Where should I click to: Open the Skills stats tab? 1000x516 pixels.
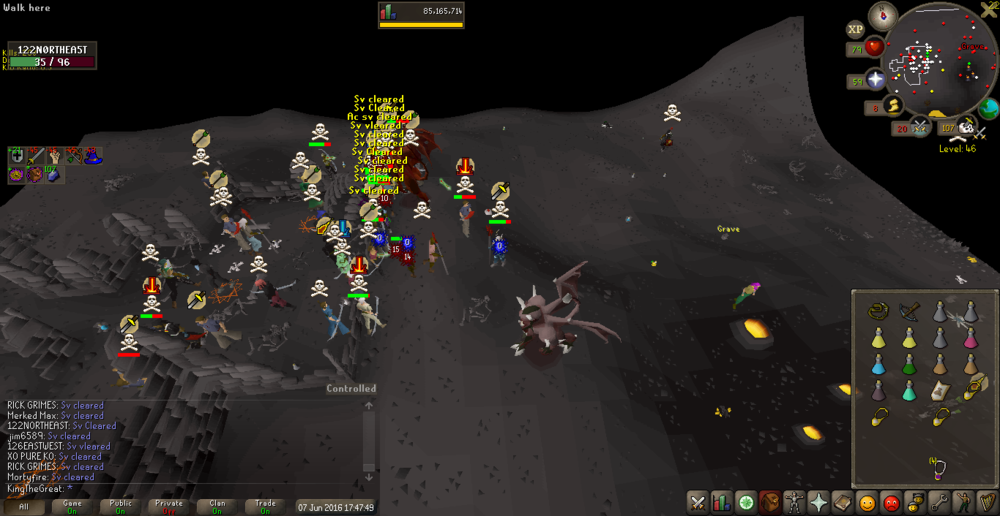pos(721,502)
